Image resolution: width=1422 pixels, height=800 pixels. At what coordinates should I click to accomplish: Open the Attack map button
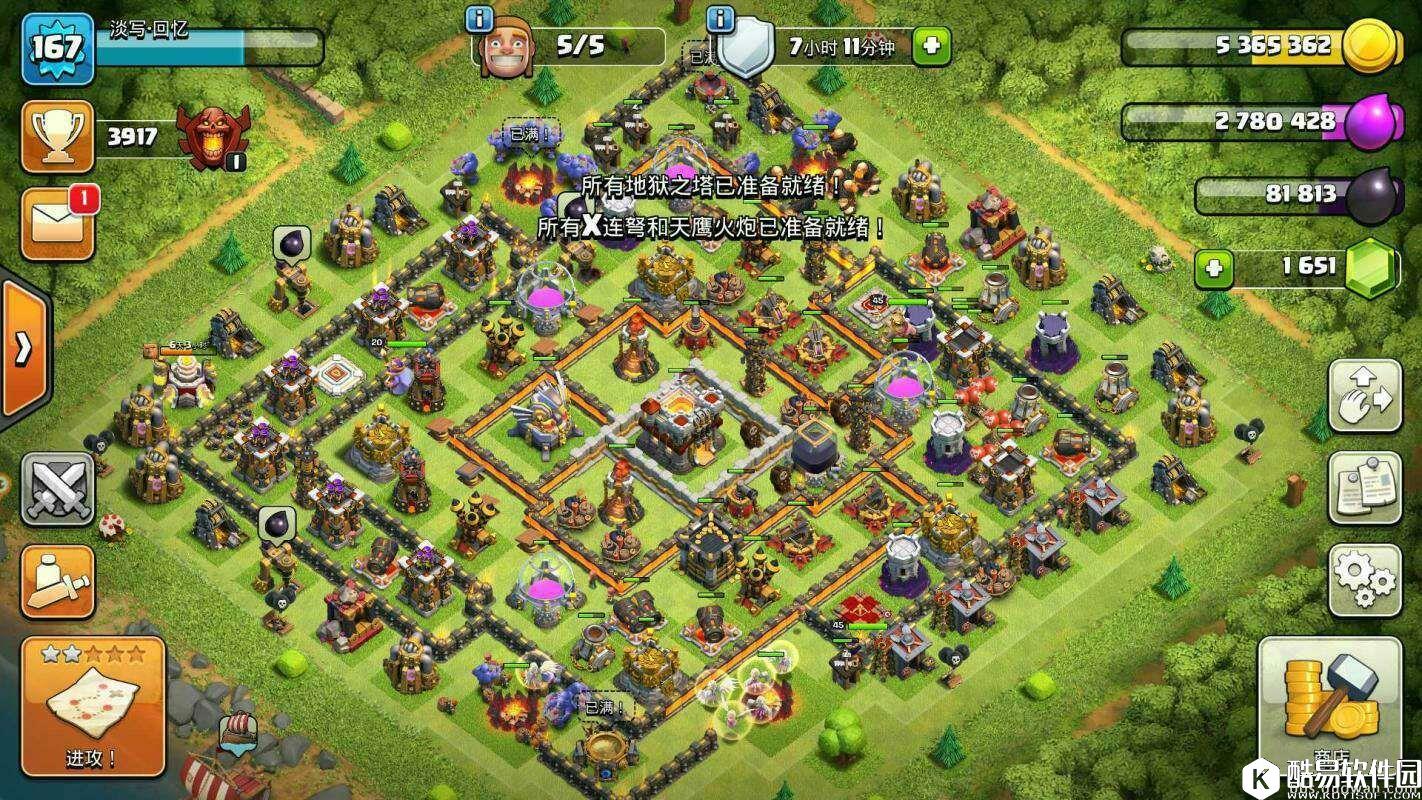[x=92, y=706]
